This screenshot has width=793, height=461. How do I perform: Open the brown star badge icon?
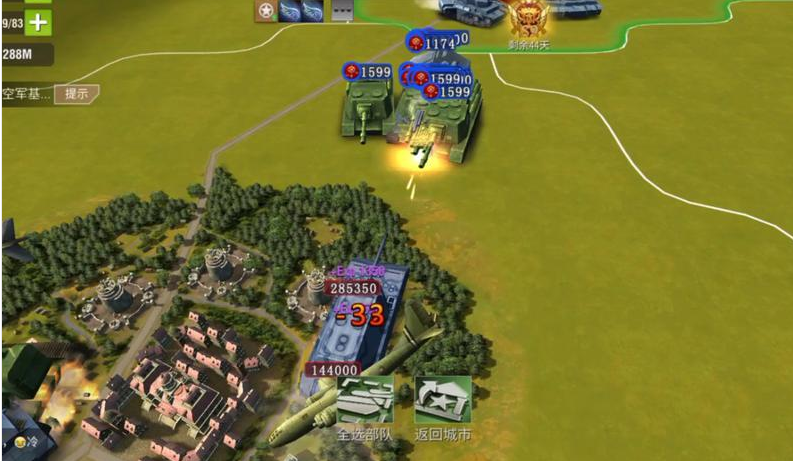266,10
